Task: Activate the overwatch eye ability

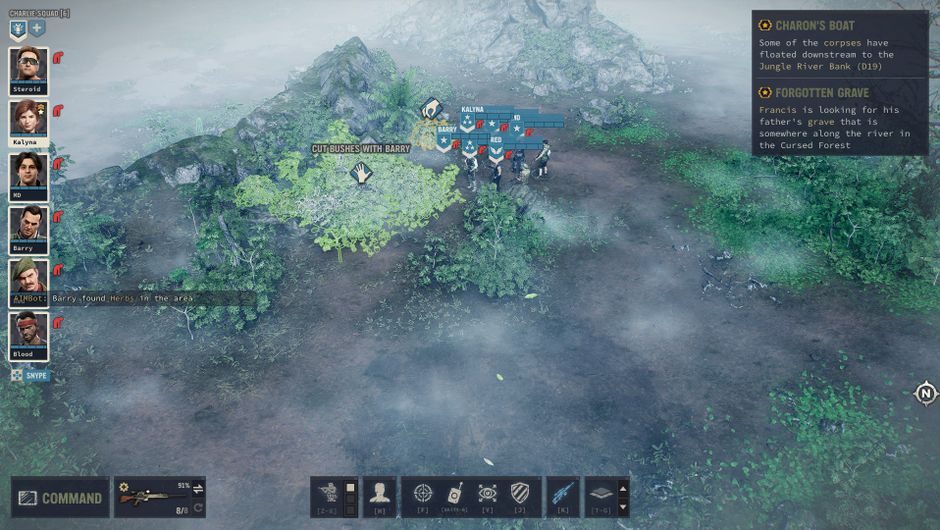Action: 487,493
